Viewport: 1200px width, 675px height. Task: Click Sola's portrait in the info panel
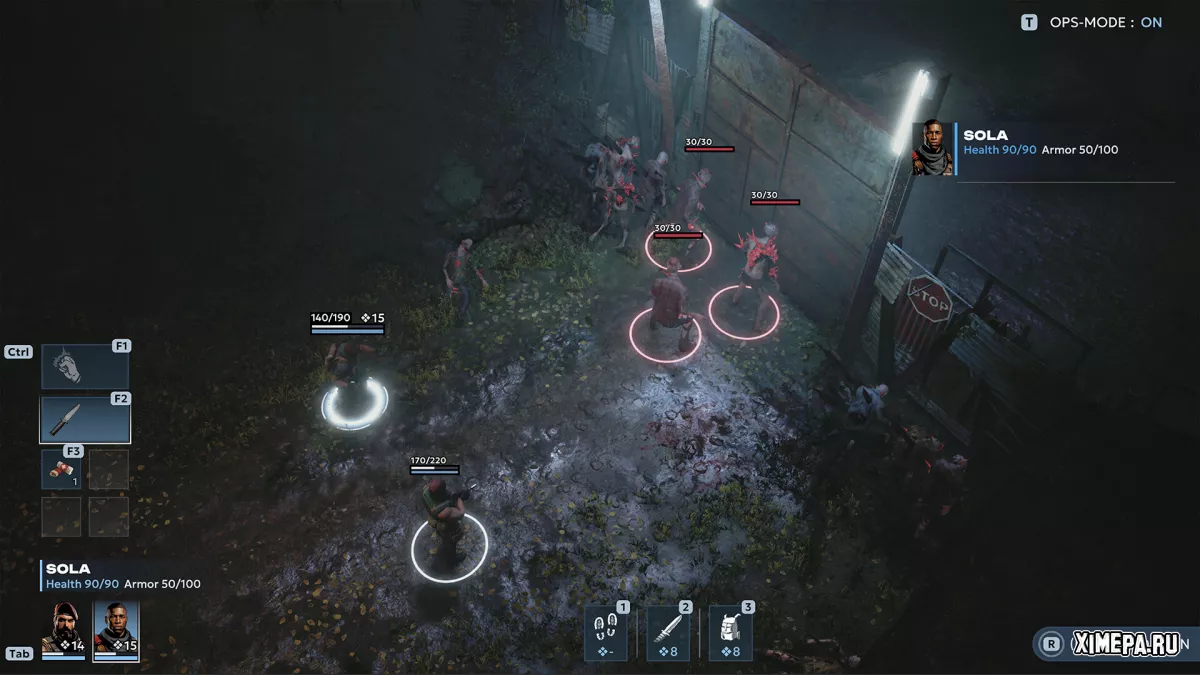tap(932, 150)
